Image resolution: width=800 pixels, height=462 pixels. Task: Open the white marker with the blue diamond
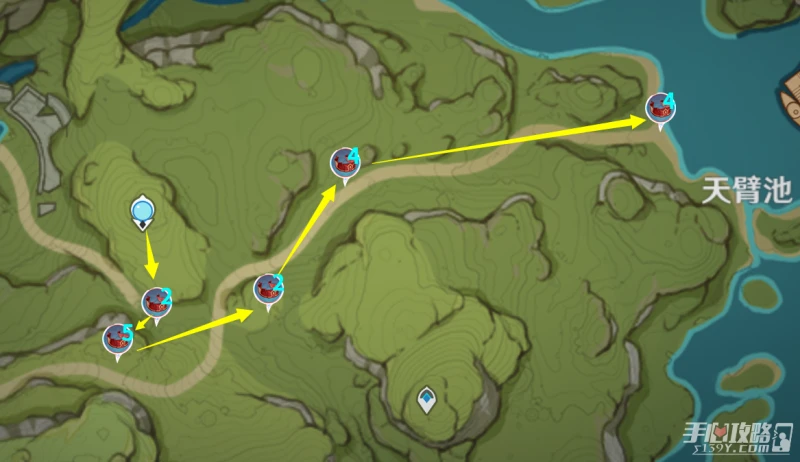coord(427,399)
